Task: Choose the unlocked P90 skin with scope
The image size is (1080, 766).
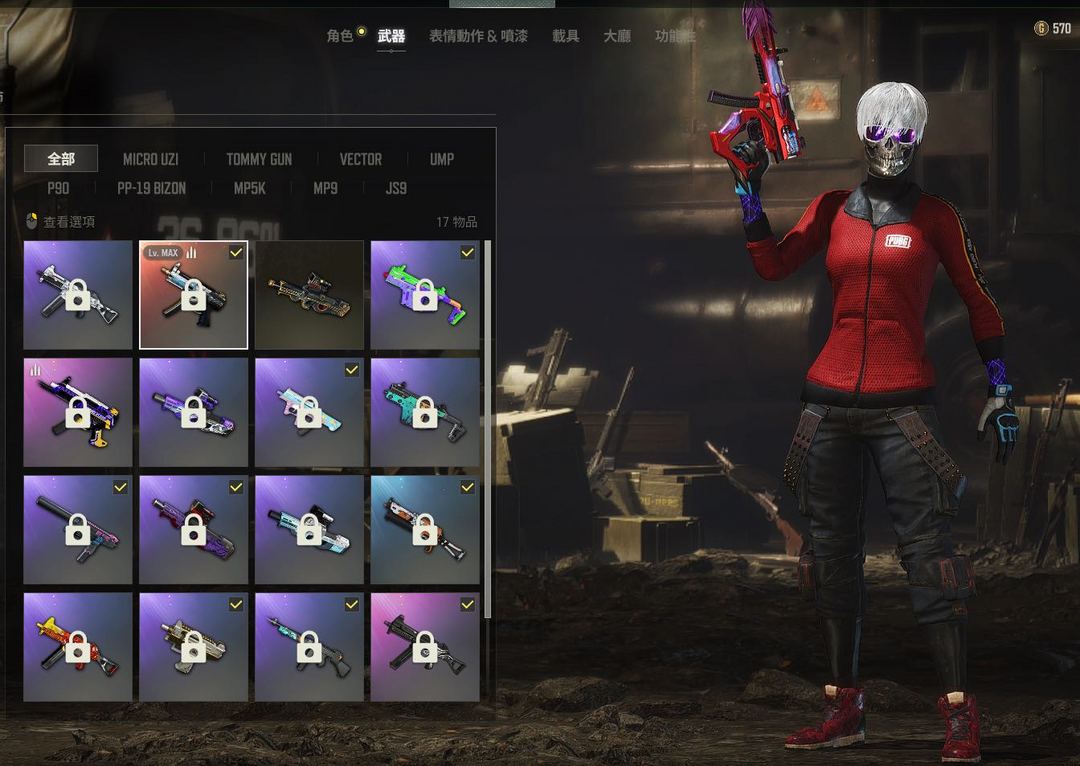Action: point(309,295)
